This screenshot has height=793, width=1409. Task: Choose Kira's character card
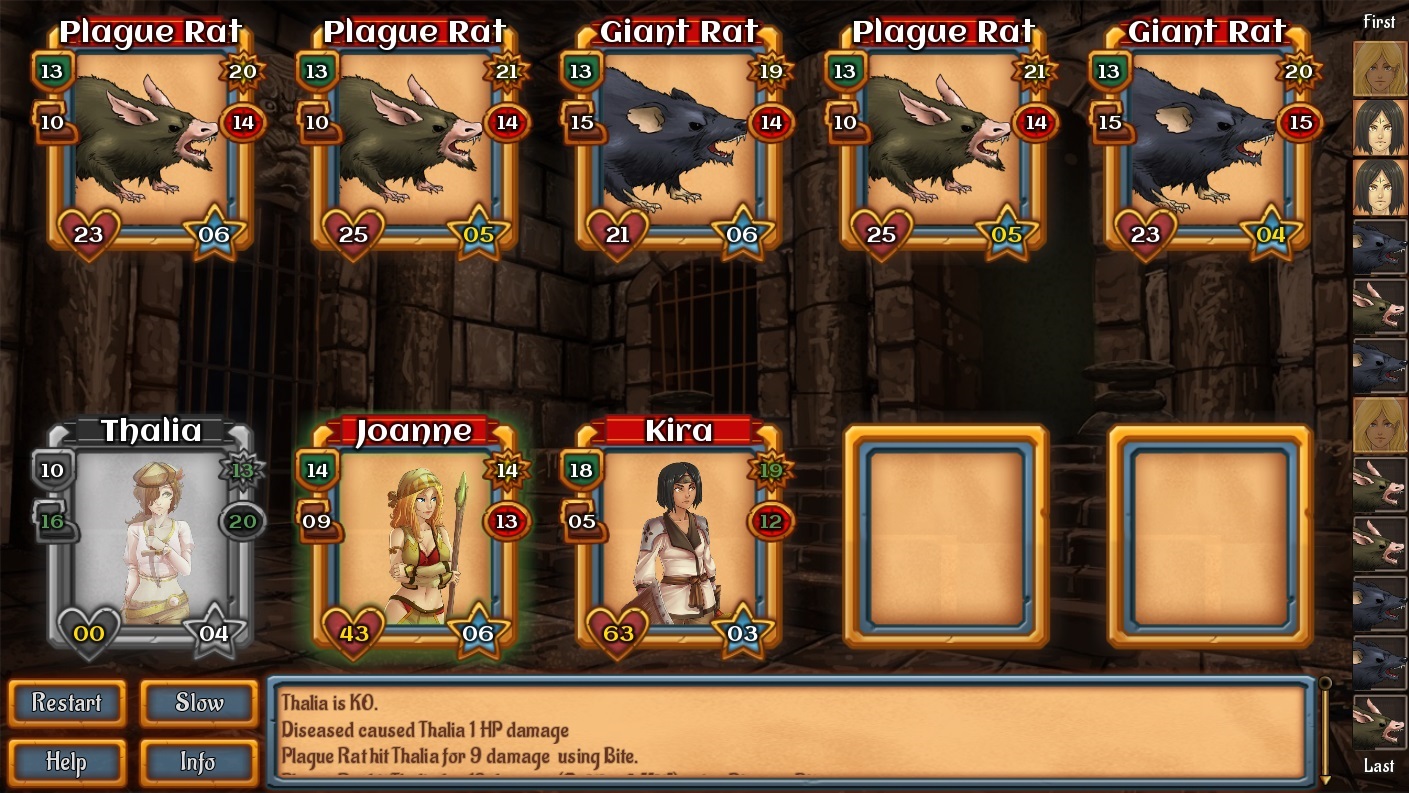678,540
